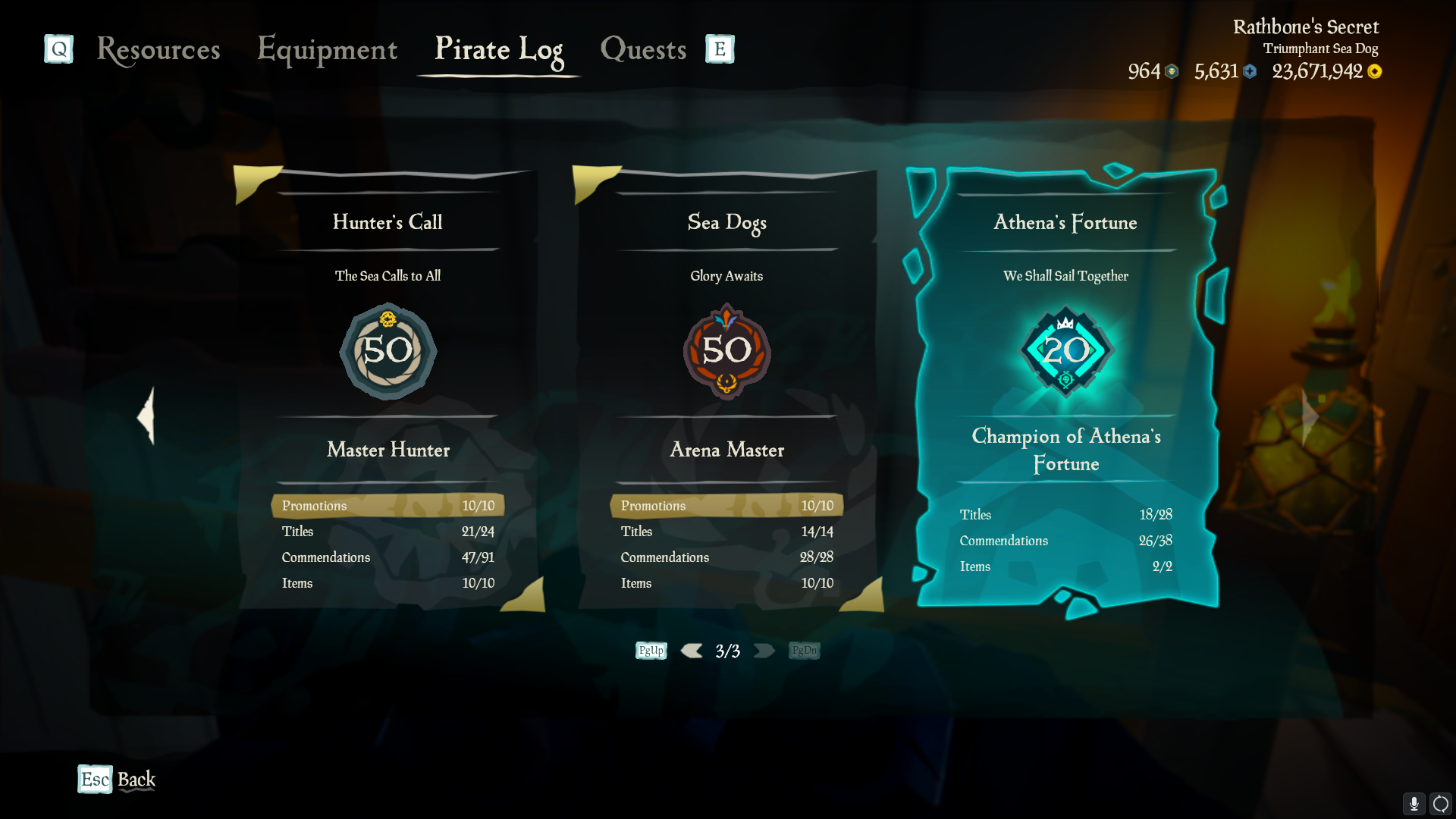Click the Hunter's Call level 50 emblem

(x=388, y=351)
